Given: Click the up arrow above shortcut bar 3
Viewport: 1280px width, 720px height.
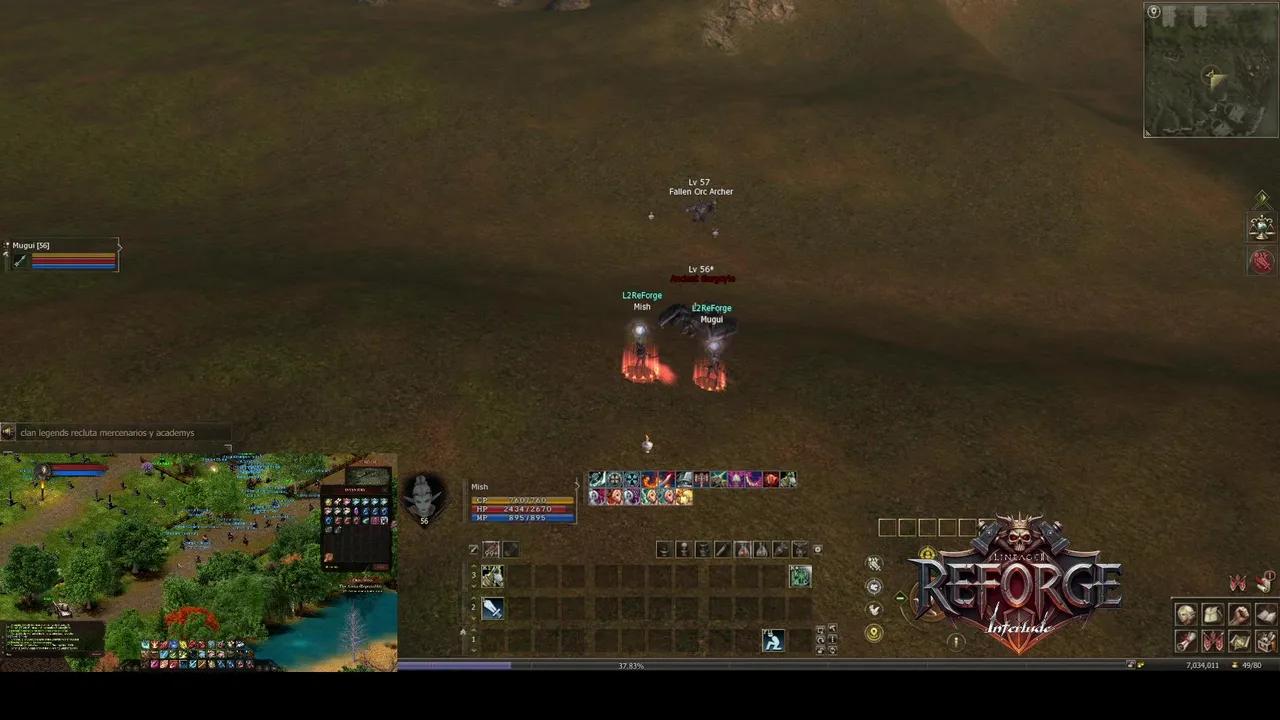Looking at the screenshot, I should coord(473,566).
